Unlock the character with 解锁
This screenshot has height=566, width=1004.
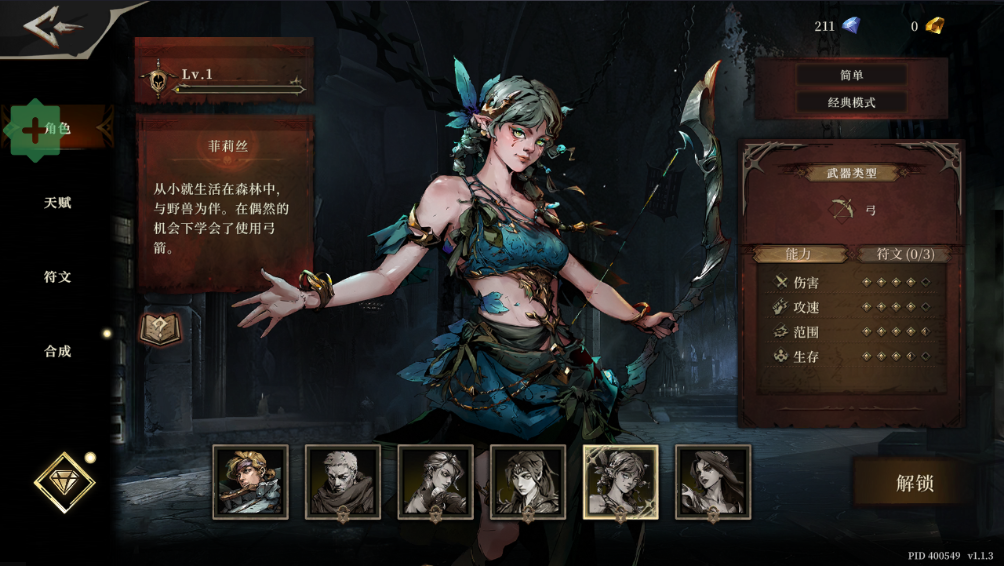point(914,483)
